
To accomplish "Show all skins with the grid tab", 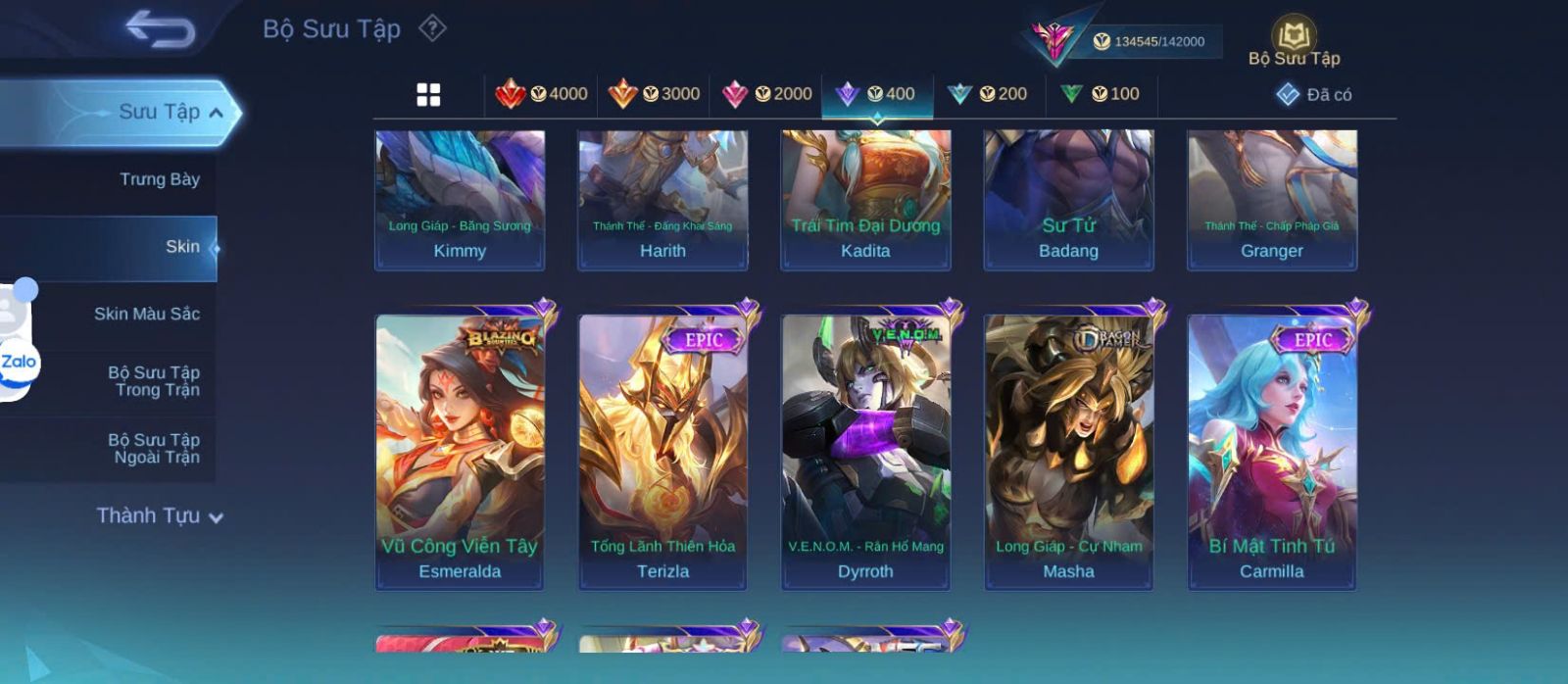I will pyautogui.click(x=428, y=94).
